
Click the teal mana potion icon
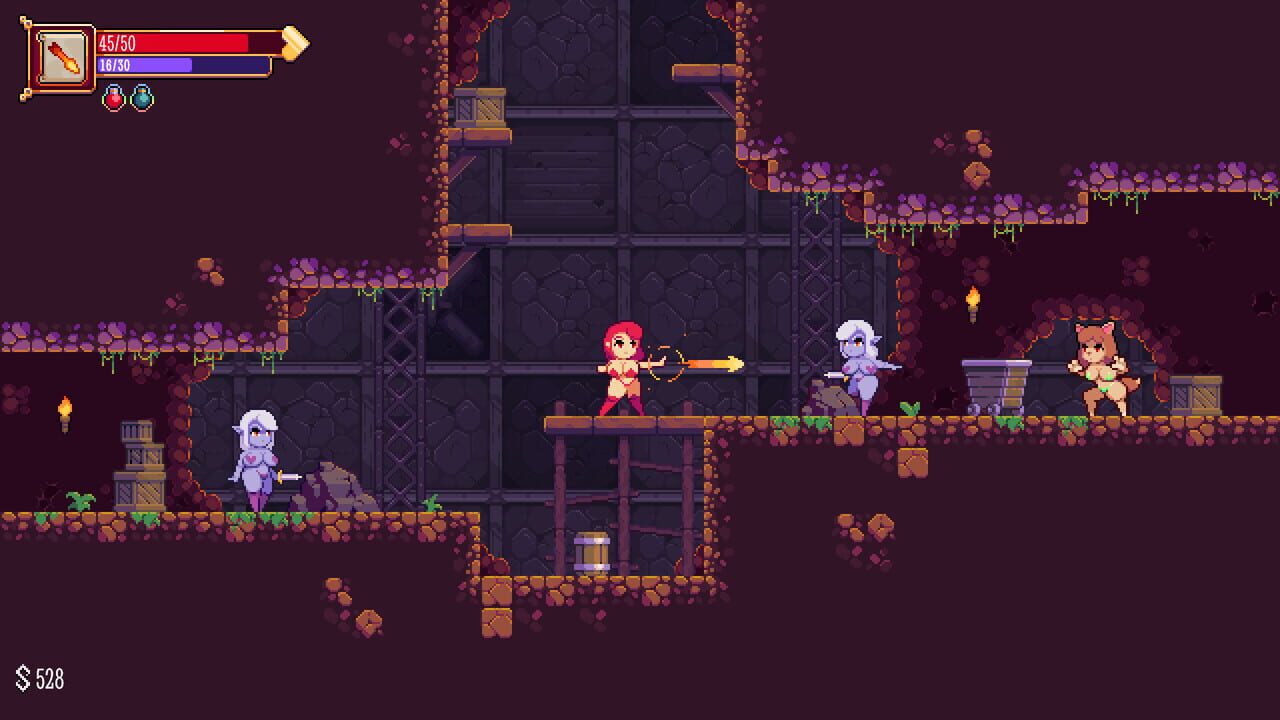click(x=141, y=101)
